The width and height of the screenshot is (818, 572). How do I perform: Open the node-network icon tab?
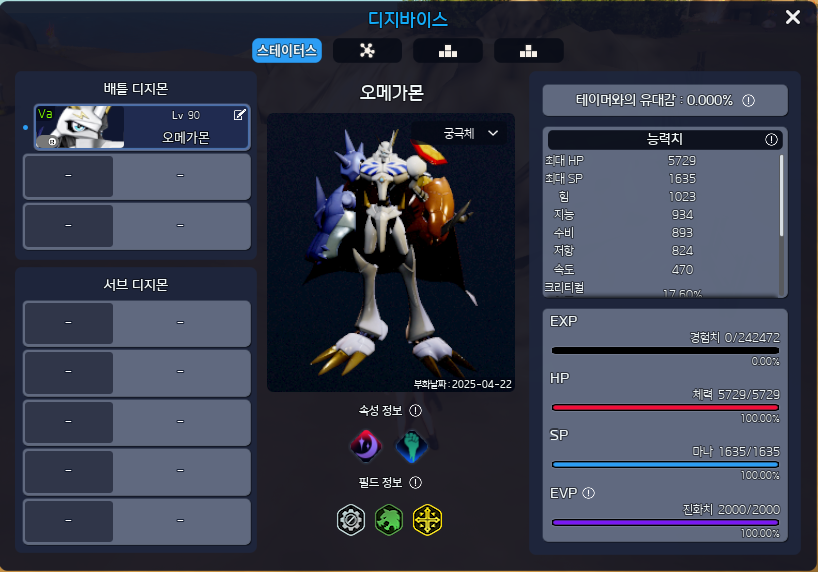(x=367, y=51)
